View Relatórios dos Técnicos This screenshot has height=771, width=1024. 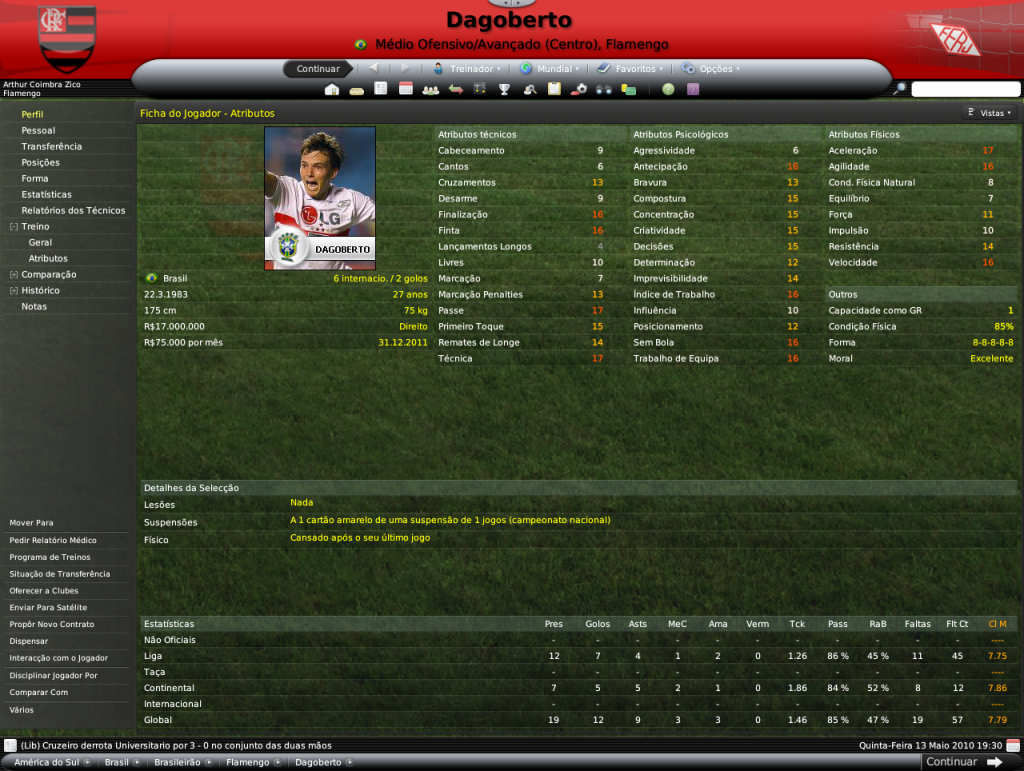coord(73,210)
